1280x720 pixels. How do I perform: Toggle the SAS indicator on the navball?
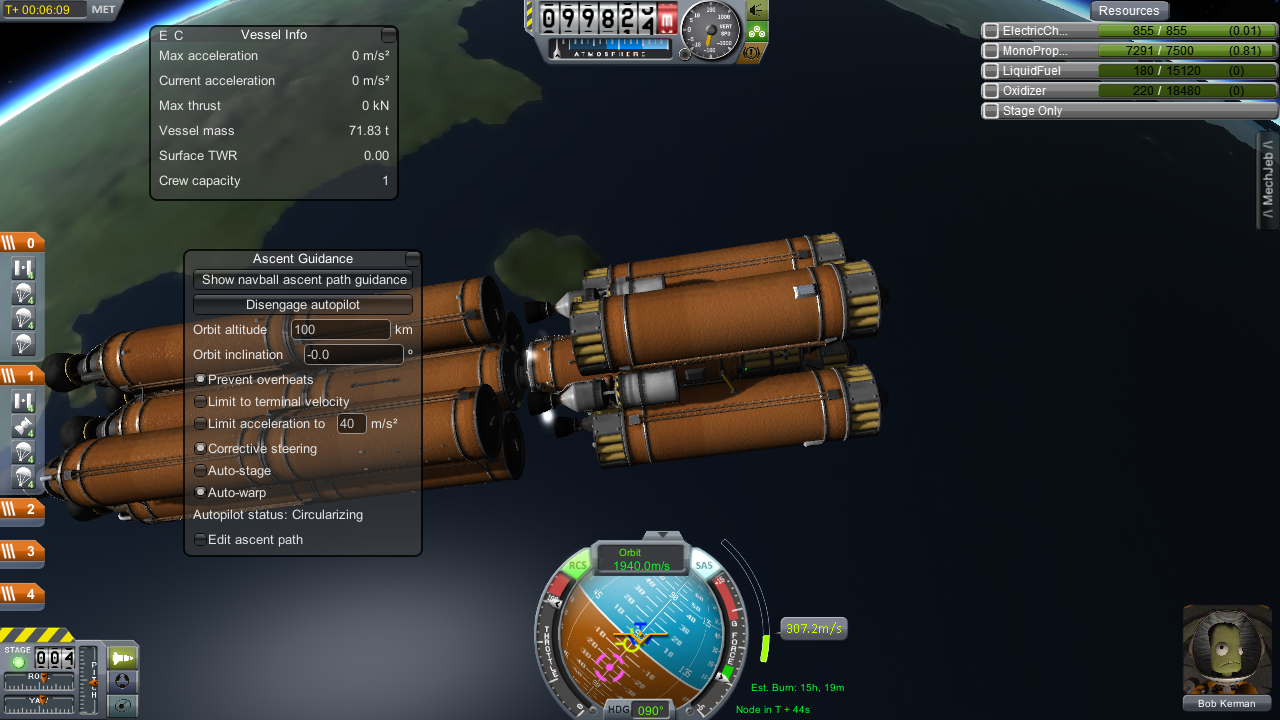(x=705, y=566)
